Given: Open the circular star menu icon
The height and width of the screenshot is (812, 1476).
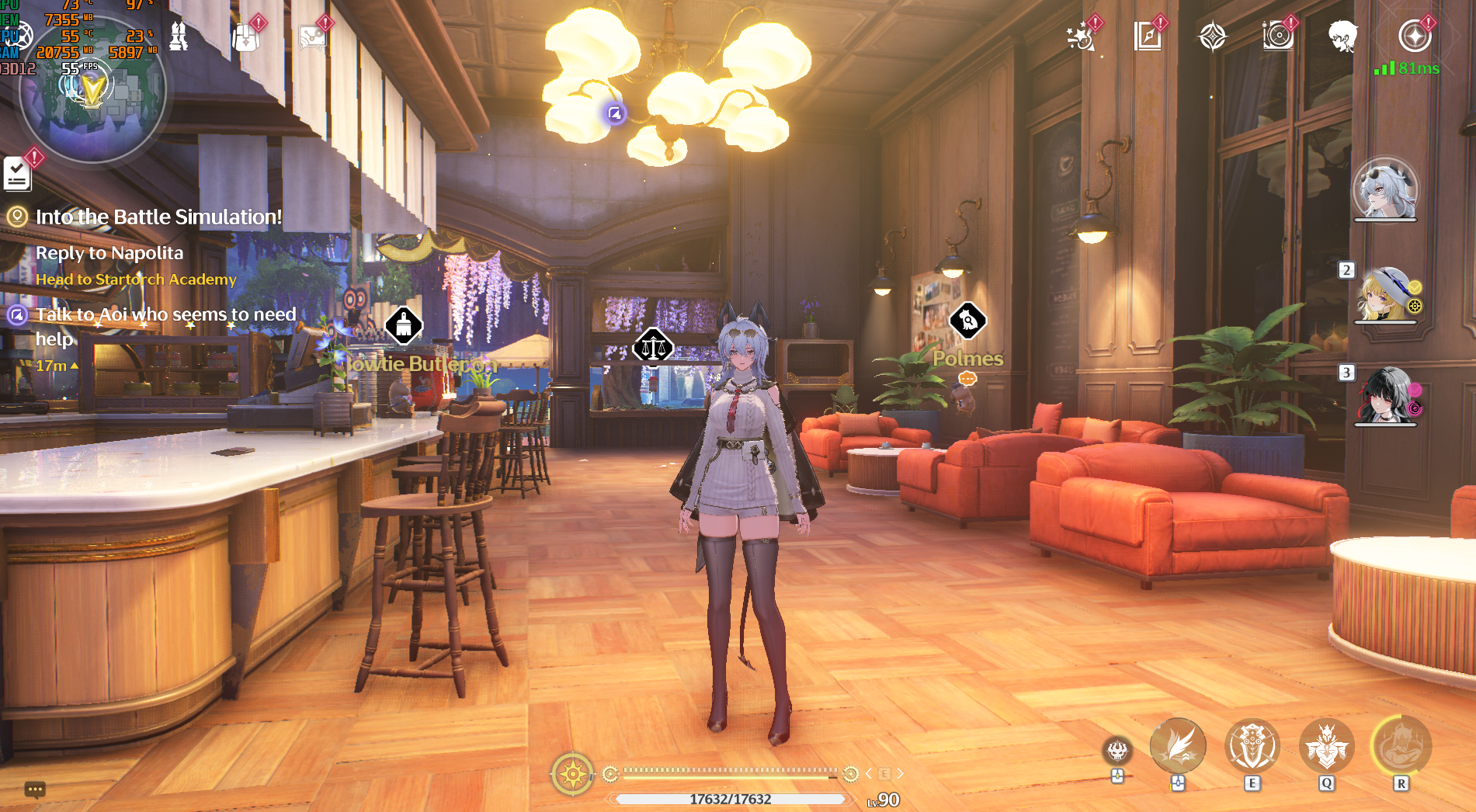Looking at the screenshot, I should coord(1415,36).
